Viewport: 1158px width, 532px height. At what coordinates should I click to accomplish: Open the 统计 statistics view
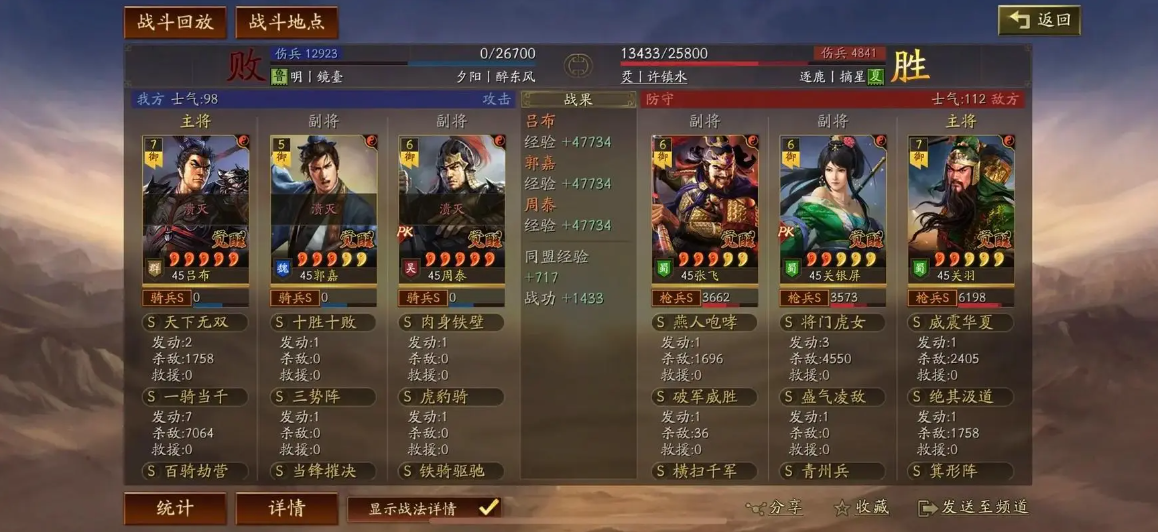pyautogui.click(x=175, y=508)
